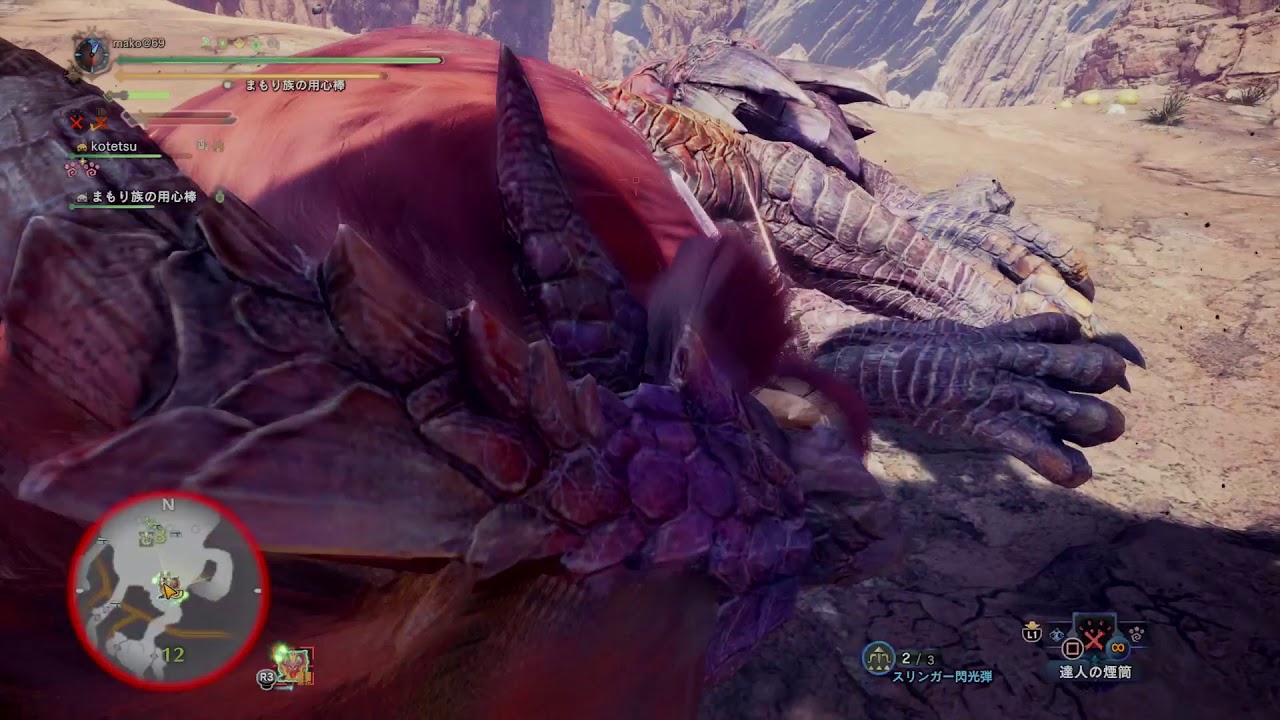Click the スリンガー閃光弾 text label
The width and height of the screenshot is (1280, 720).
coord(943,674)
